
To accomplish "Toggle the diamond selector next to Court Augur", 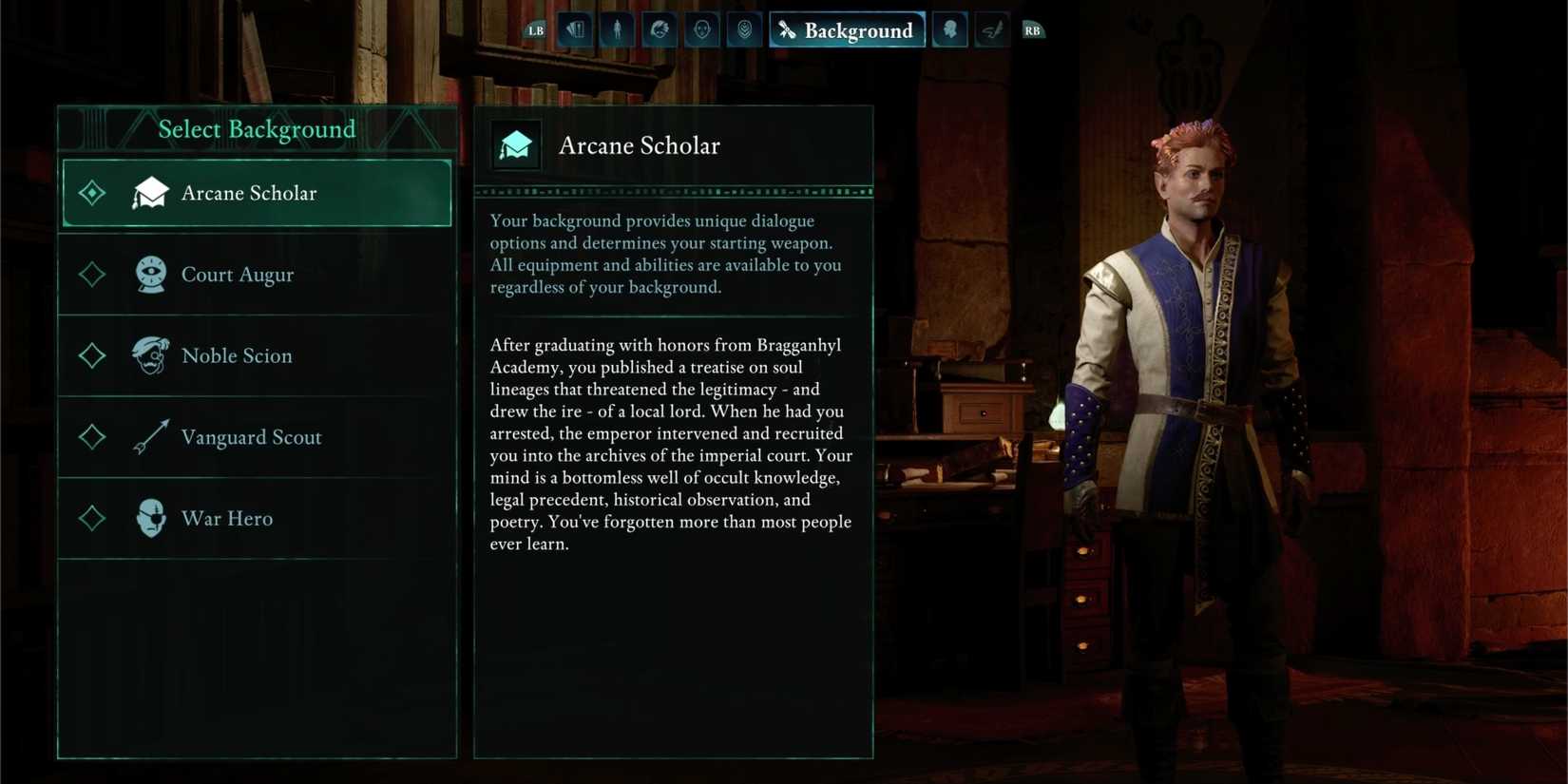I will (x=91, y=274).
